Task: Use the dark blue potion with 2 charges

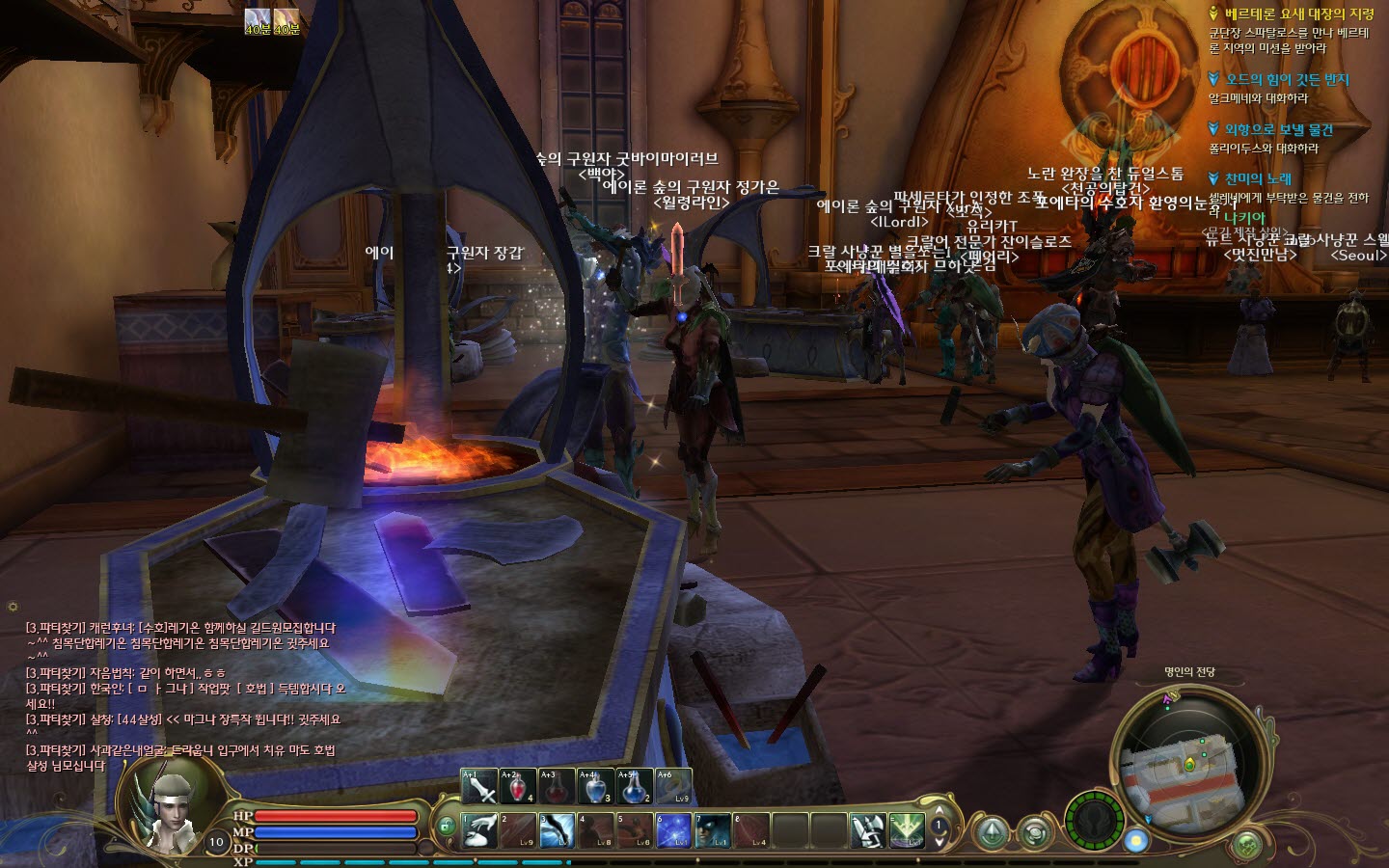Action: [x=634, y=787]
